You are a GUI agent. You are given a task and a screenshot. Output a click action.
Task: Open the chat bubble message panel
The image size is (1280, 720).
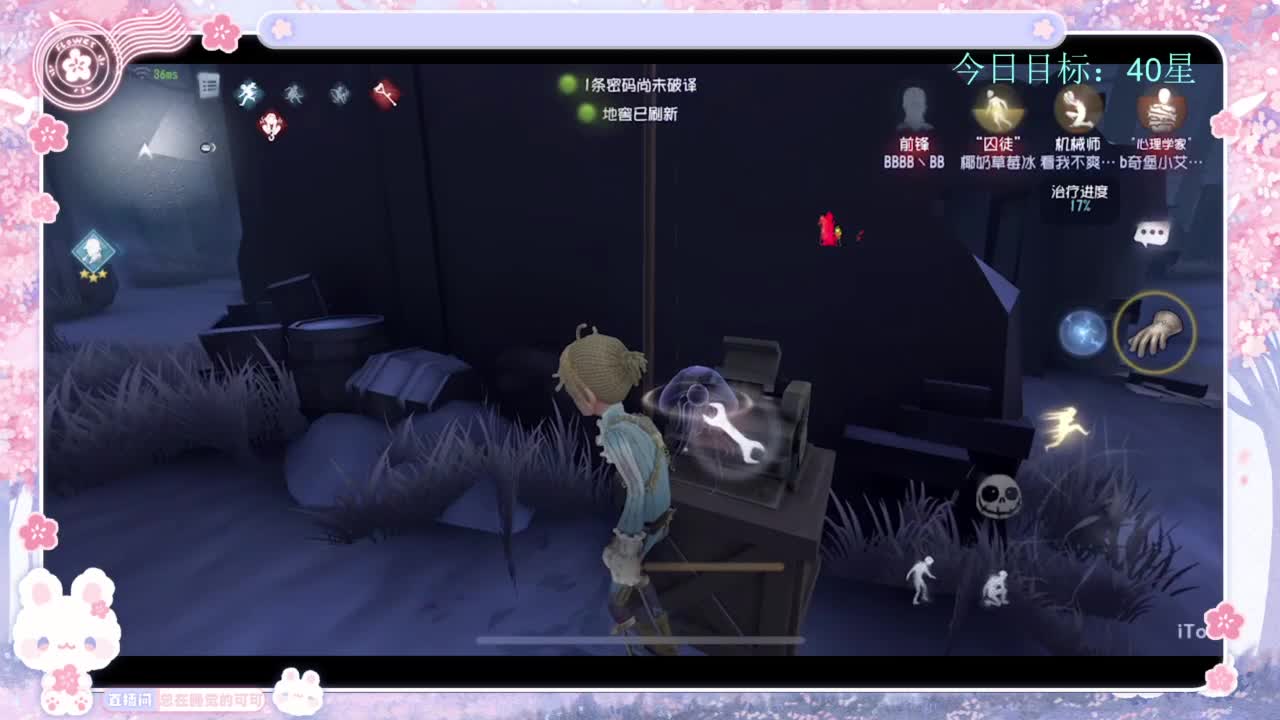(x=1150, y=233)
